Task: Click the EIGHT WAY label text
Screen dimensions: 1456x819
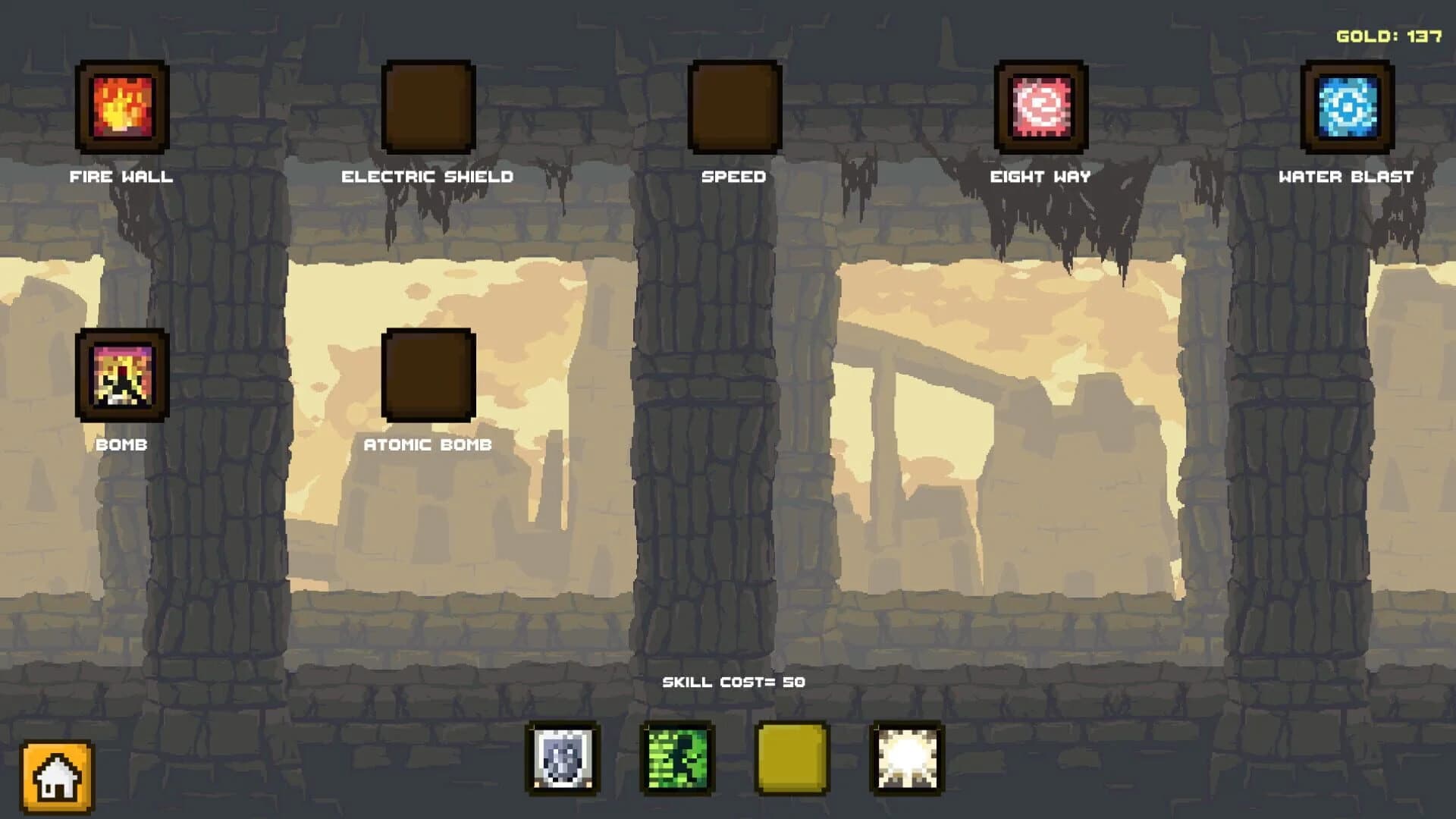Action: click(x=1040, y=177)
